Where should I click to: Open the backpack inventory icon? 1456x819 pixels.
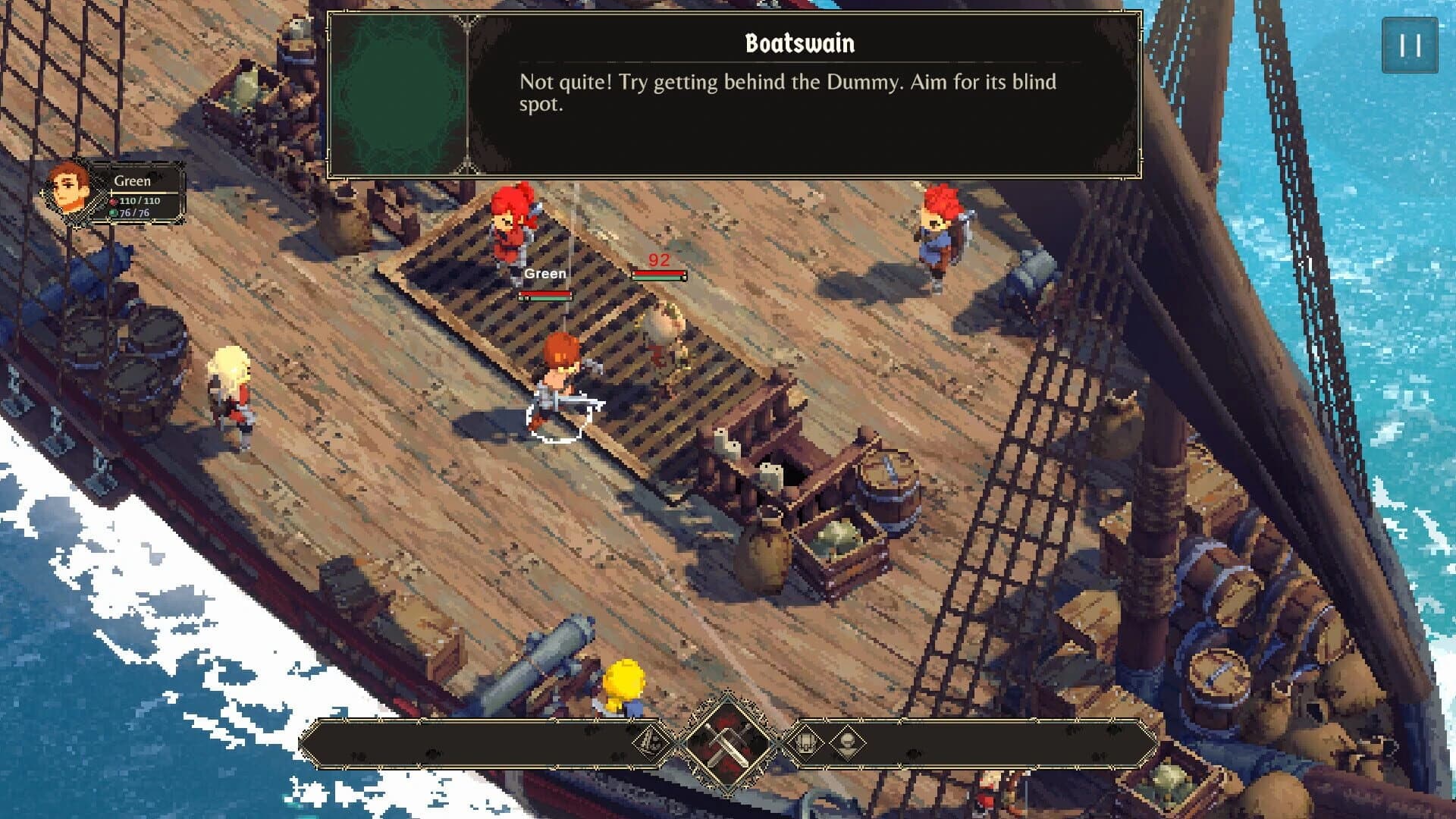(x=806, y=742)
